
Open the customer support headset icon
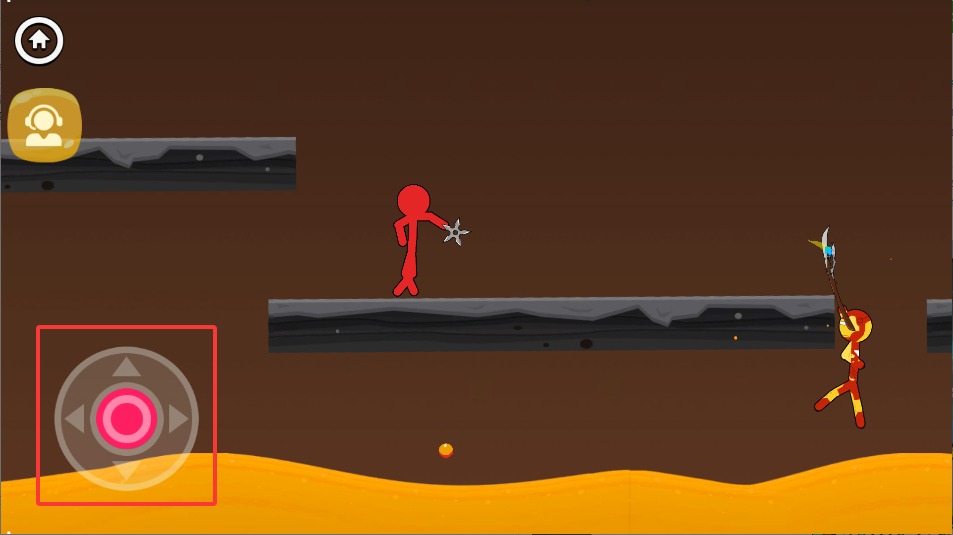[44, 126]
